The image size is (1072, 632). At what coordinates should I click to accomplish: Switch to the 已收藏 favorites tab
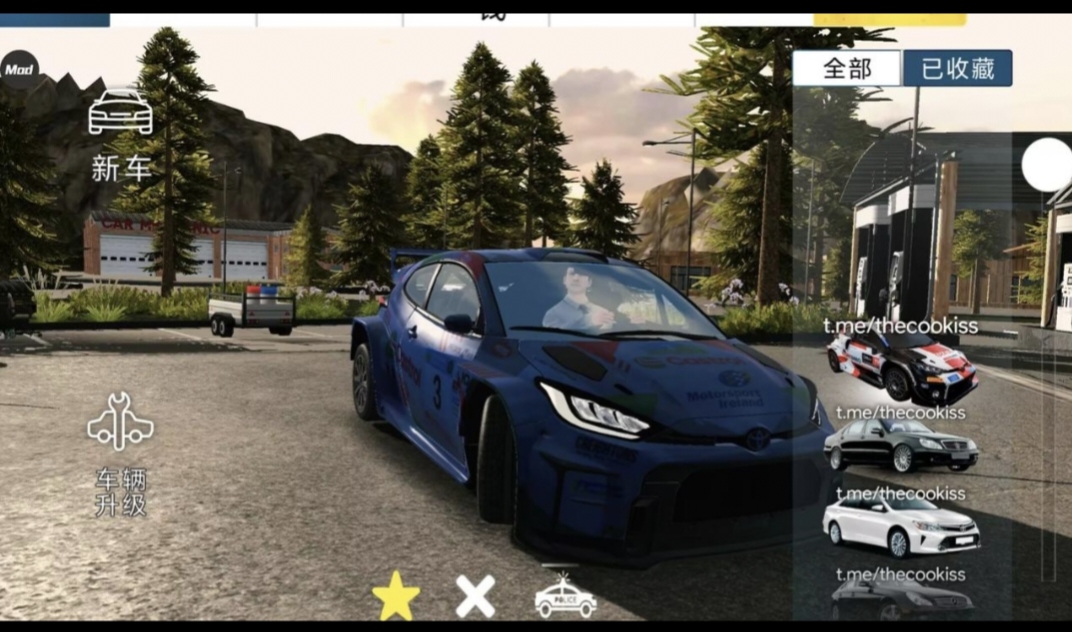pos(957,69)
